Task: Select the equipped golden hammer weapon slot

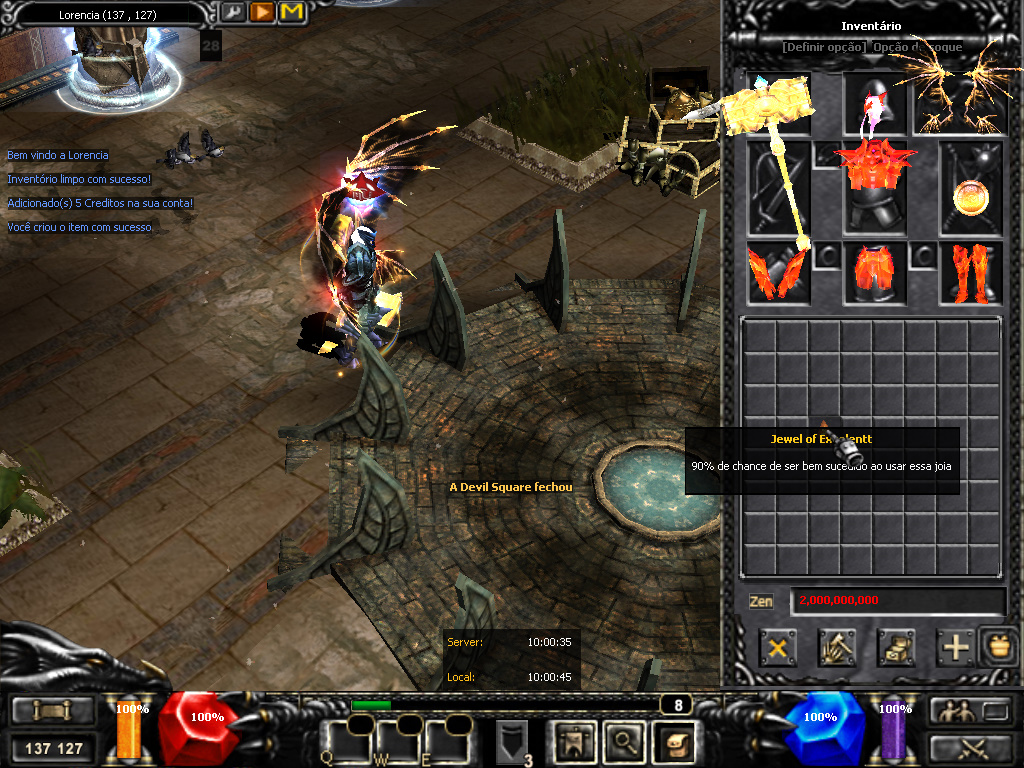Action: coord(776,188)
